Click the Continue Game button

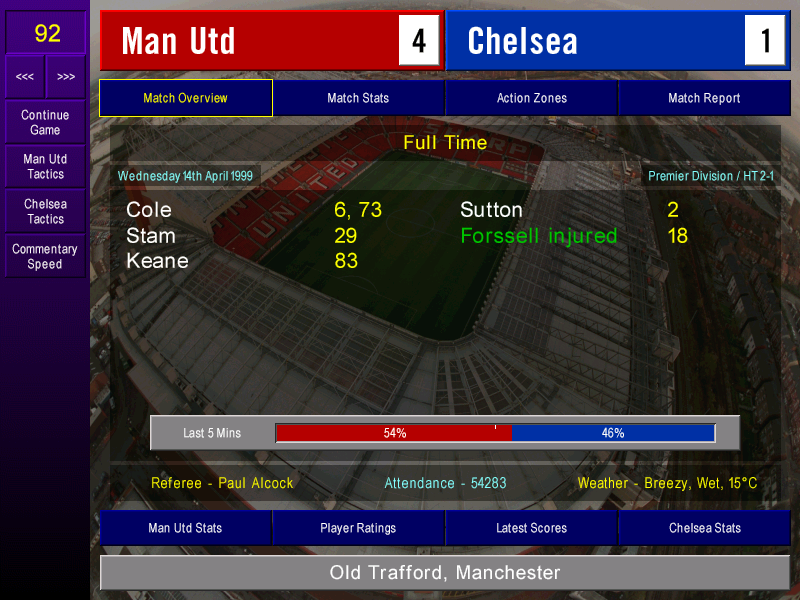[x=45, y=122]
